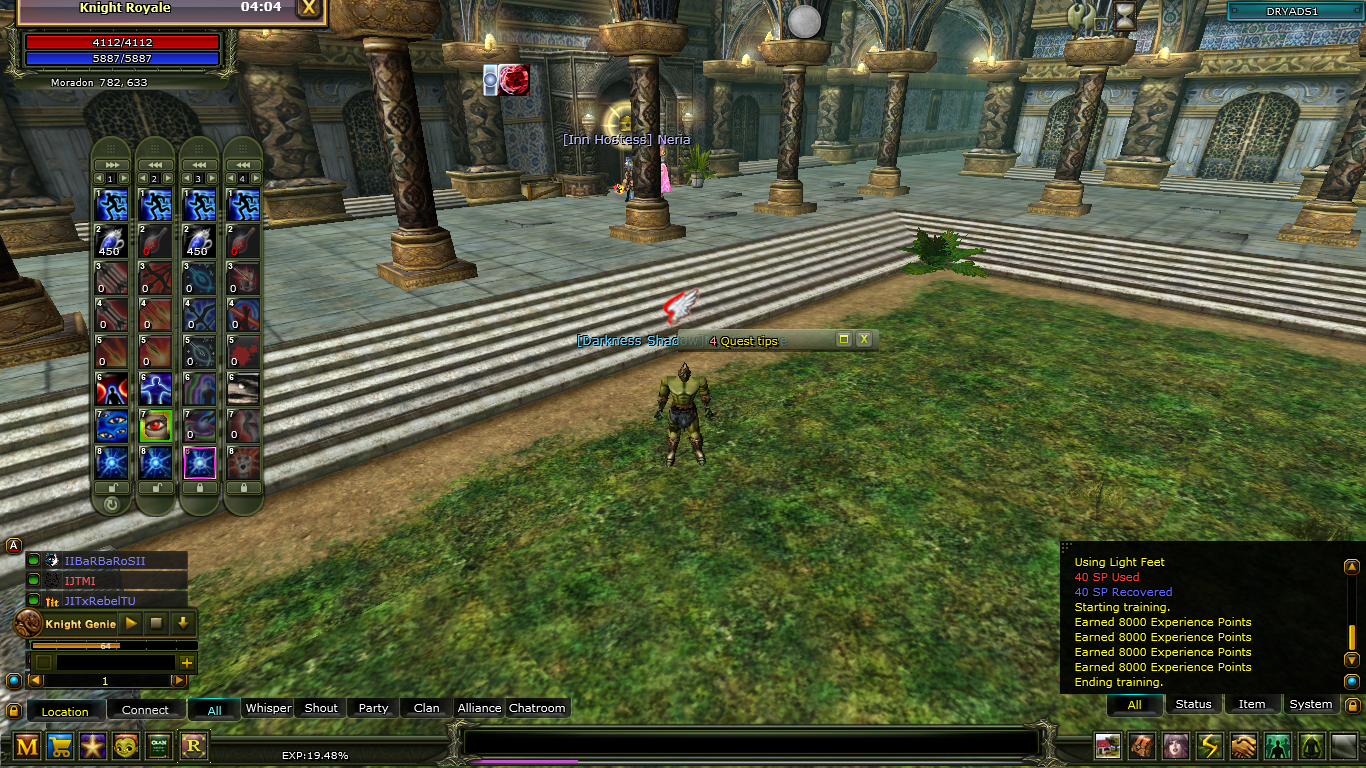
Task: Close the Quest tips window
Action: [864, 340]
